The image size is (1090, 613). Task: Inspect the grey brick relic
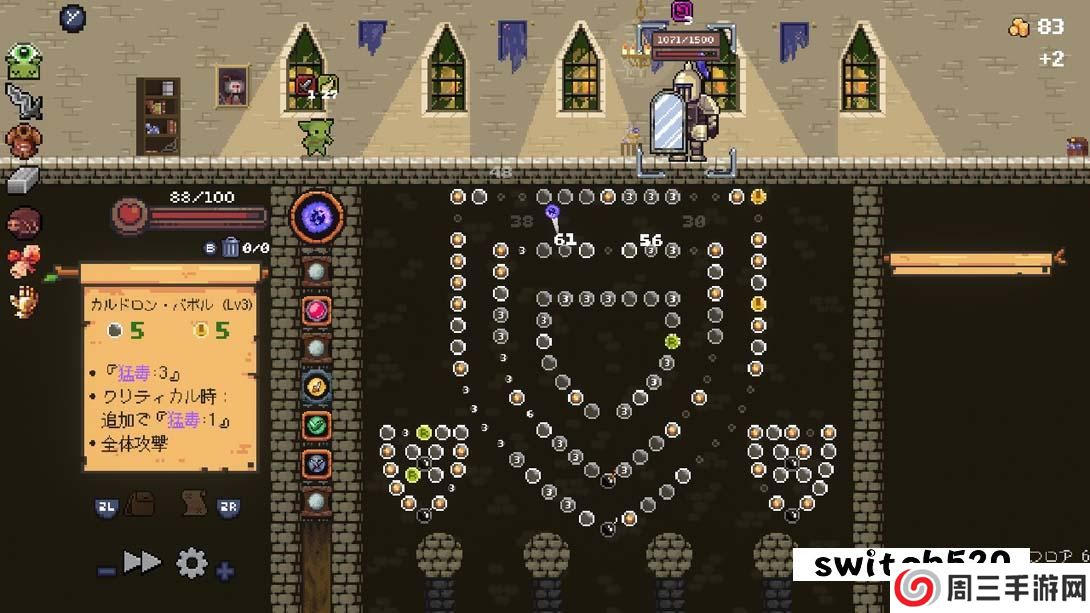coord(24,180)
